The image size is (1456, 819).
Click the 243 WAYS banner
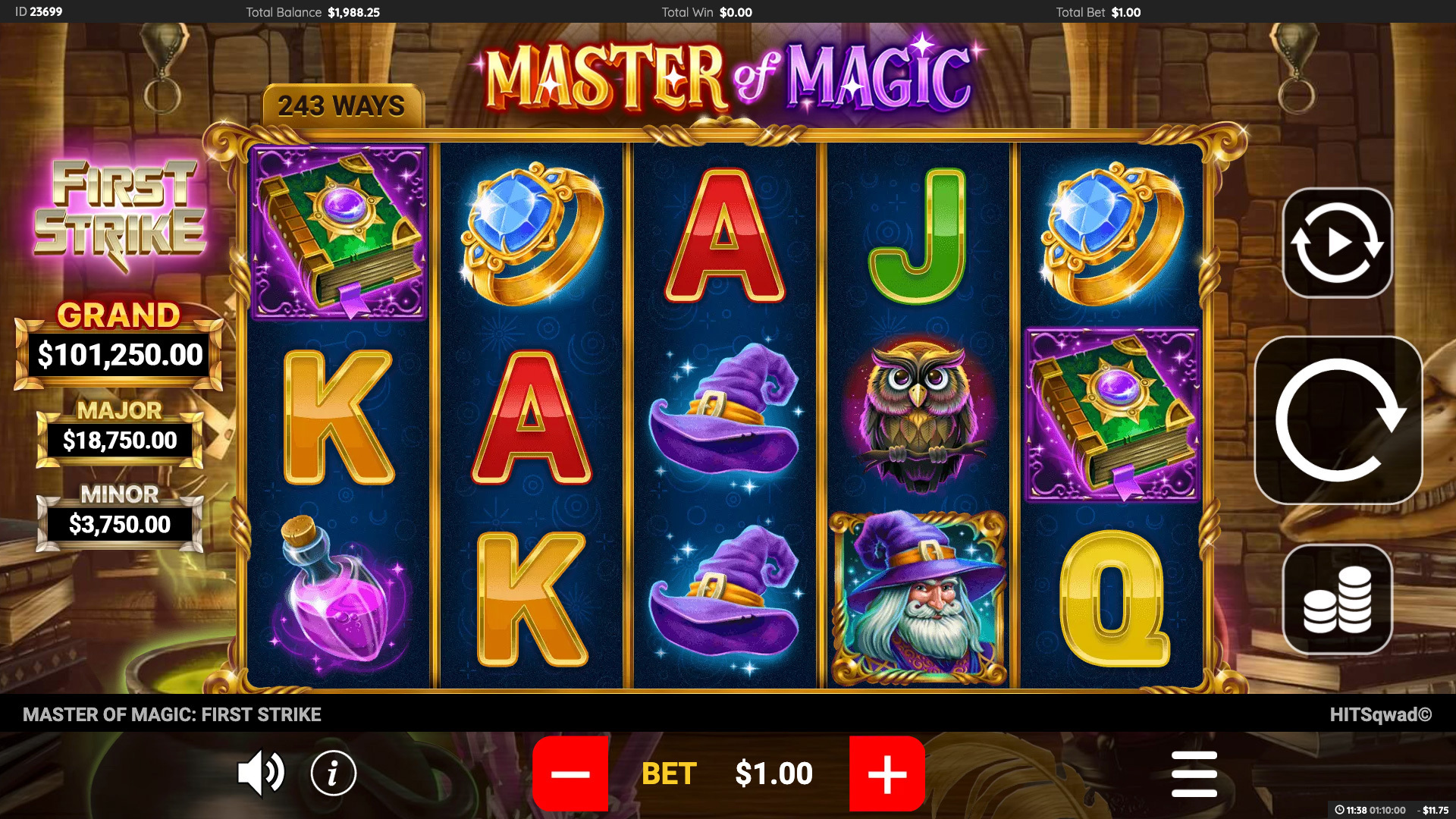click(343, 106)
